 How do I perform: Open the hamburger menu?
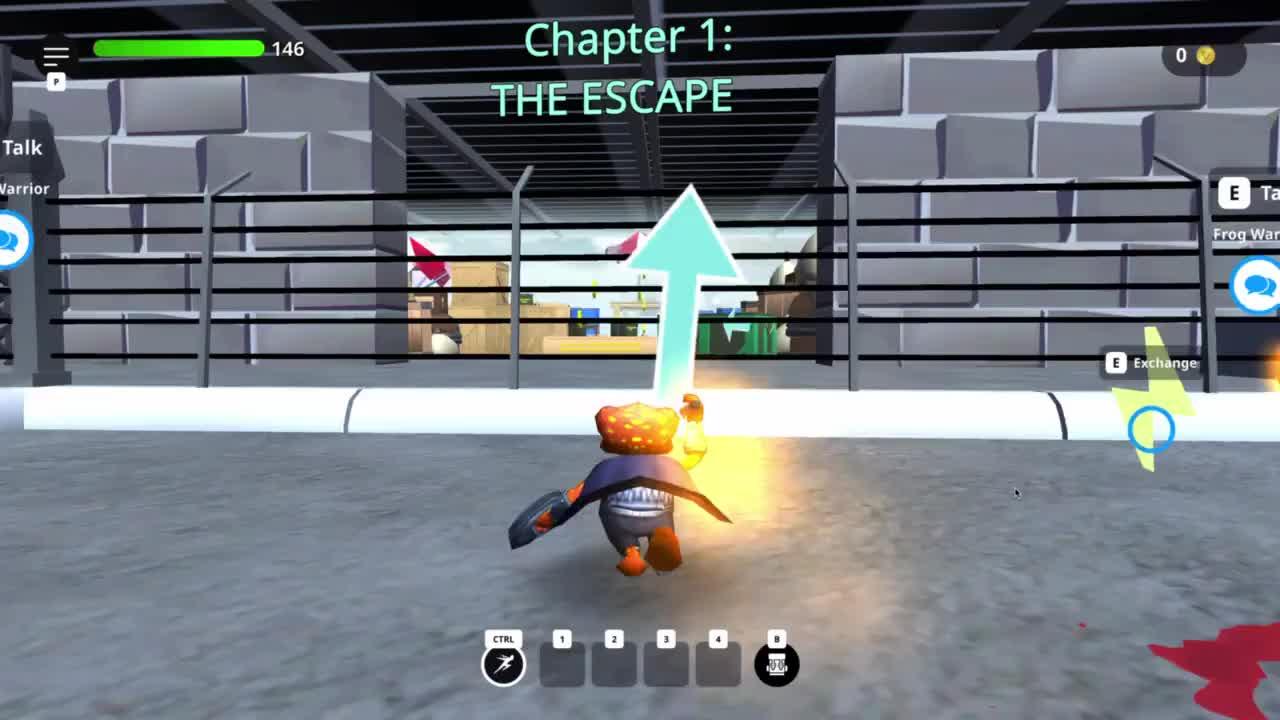click(x=56, y=56)
